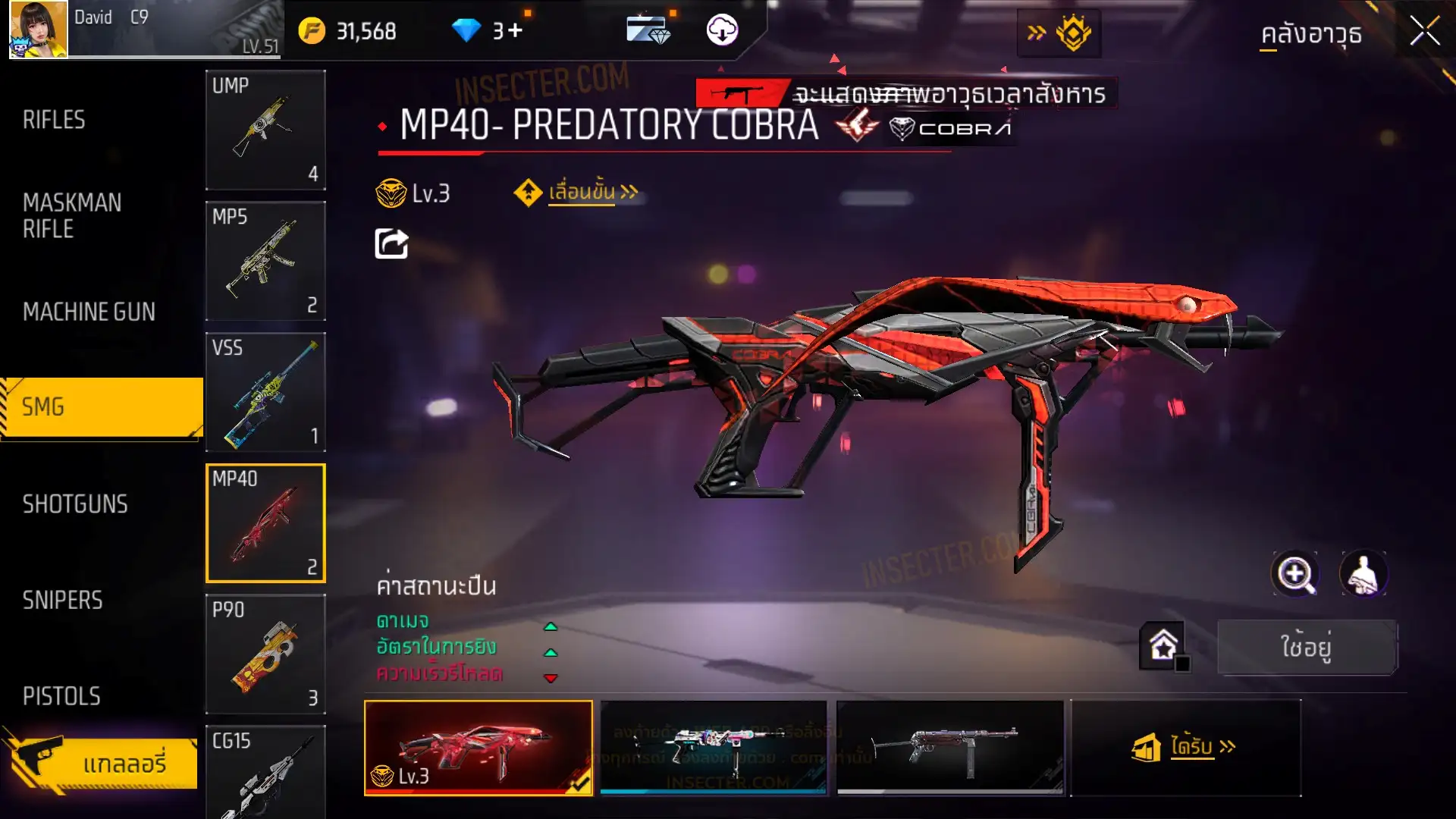1456x819 pixels.
Task: Add diamonds with the plus button
Action: pos(515,31)
